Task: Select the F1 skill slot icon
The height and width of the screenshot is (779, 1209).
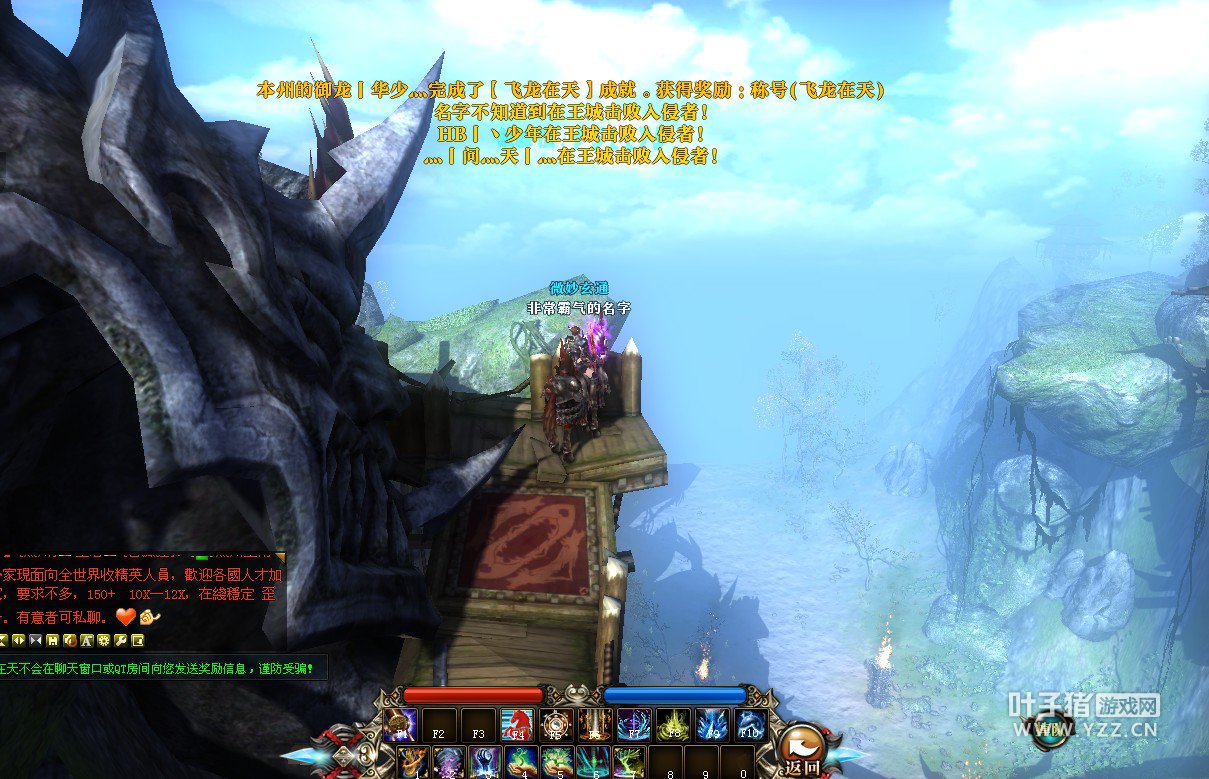Action: [x=399, y=724]
